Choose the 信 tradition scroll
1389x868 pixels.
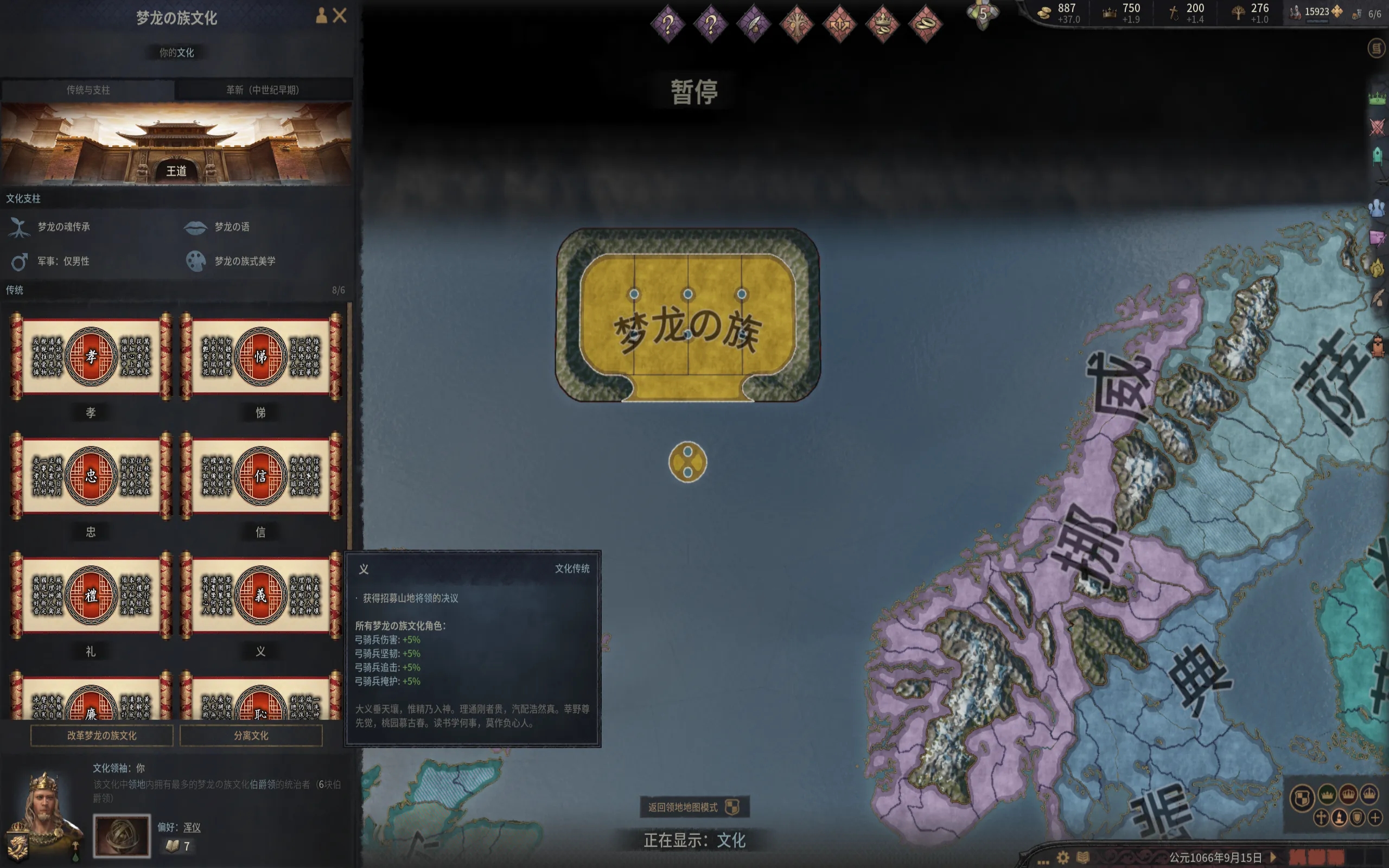260,476
